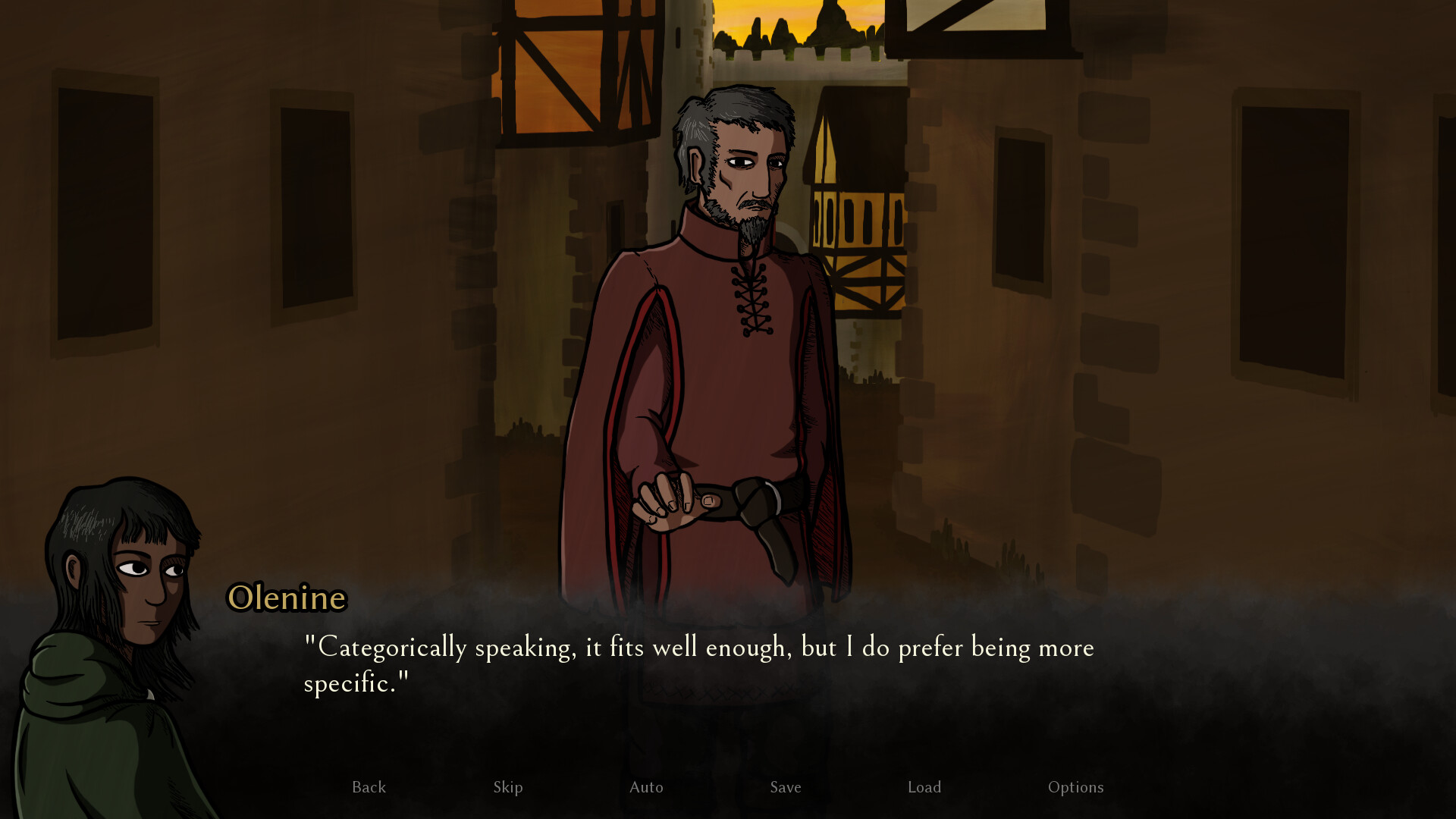
Task: Activate Skip to fast-forward the story
Action: (x=508, y=787)
